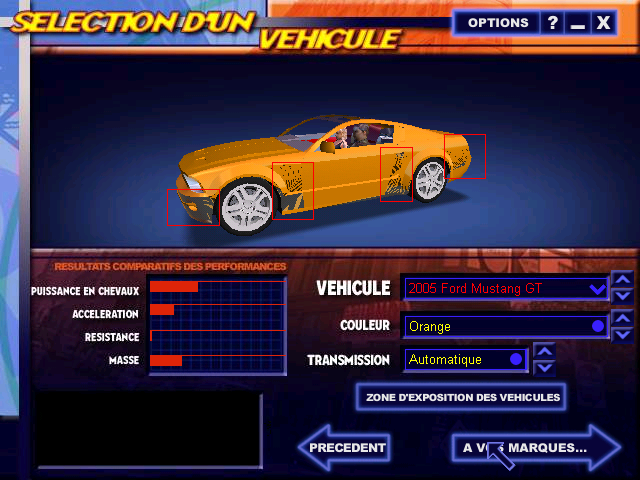Open the Vehicule dropdown showing Ford Mustang GT
This screenshot has height=480, width=640.
point(505,288)
